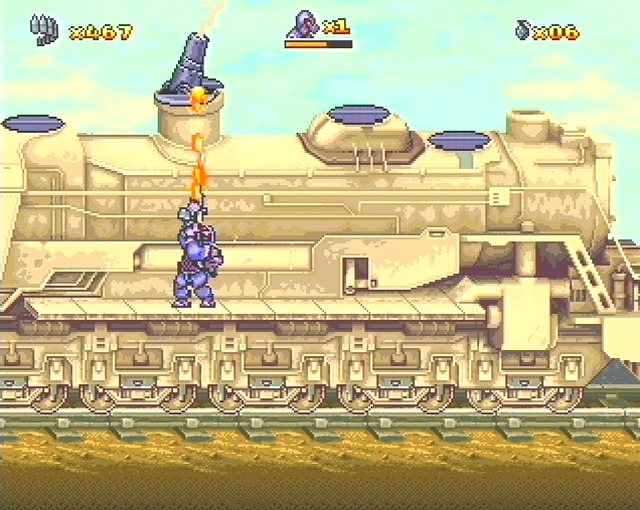Image resolution: width=640 pixels, height=510 pixels.
Task: Click the grenade icon
Action: click(x=522, y=31)
